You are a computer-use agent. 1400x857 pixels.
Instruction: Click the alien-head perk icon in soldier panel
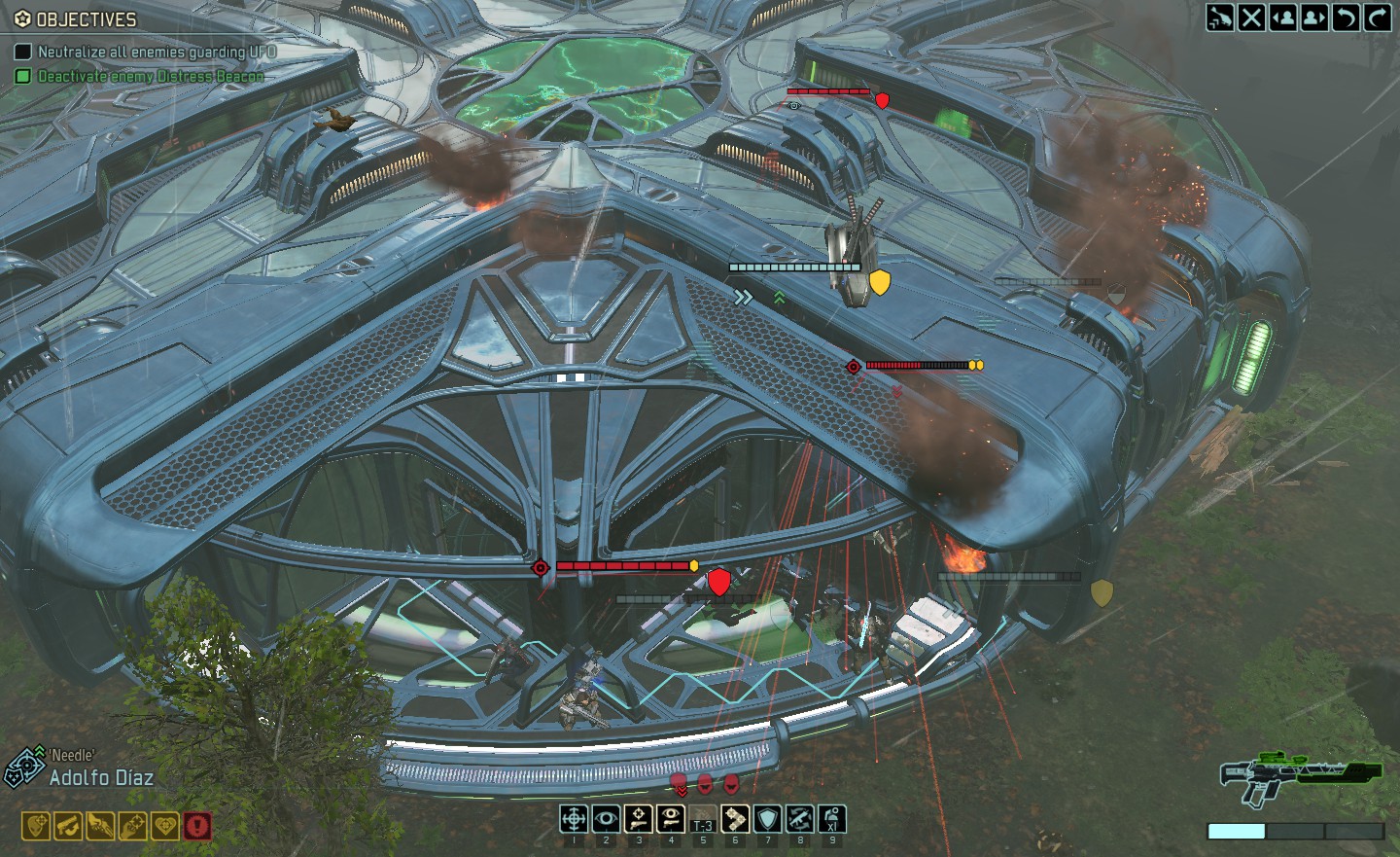(35, 826)
